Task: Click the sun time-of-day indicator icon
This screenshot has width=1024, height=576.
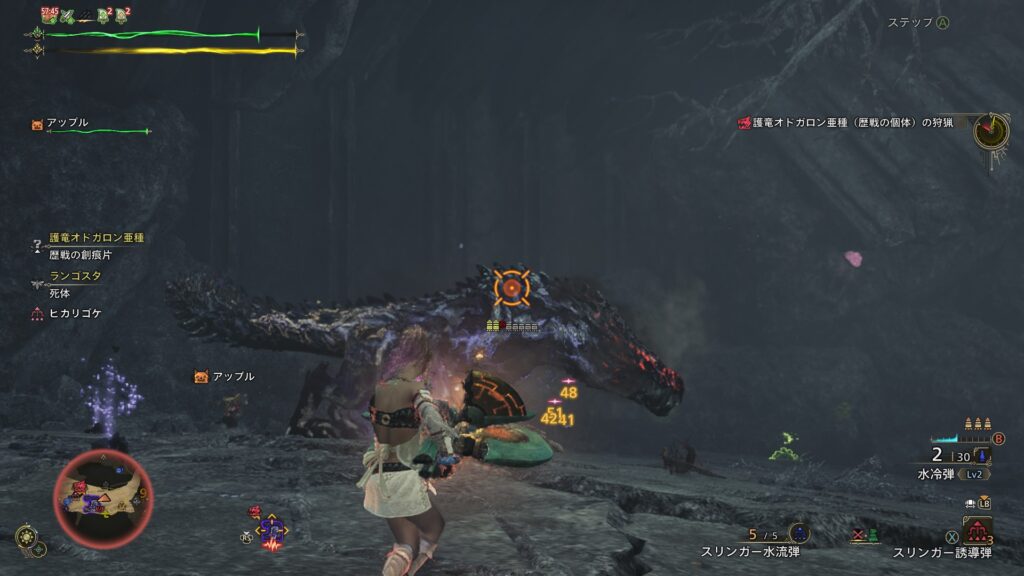Action: tap(26, 538)
